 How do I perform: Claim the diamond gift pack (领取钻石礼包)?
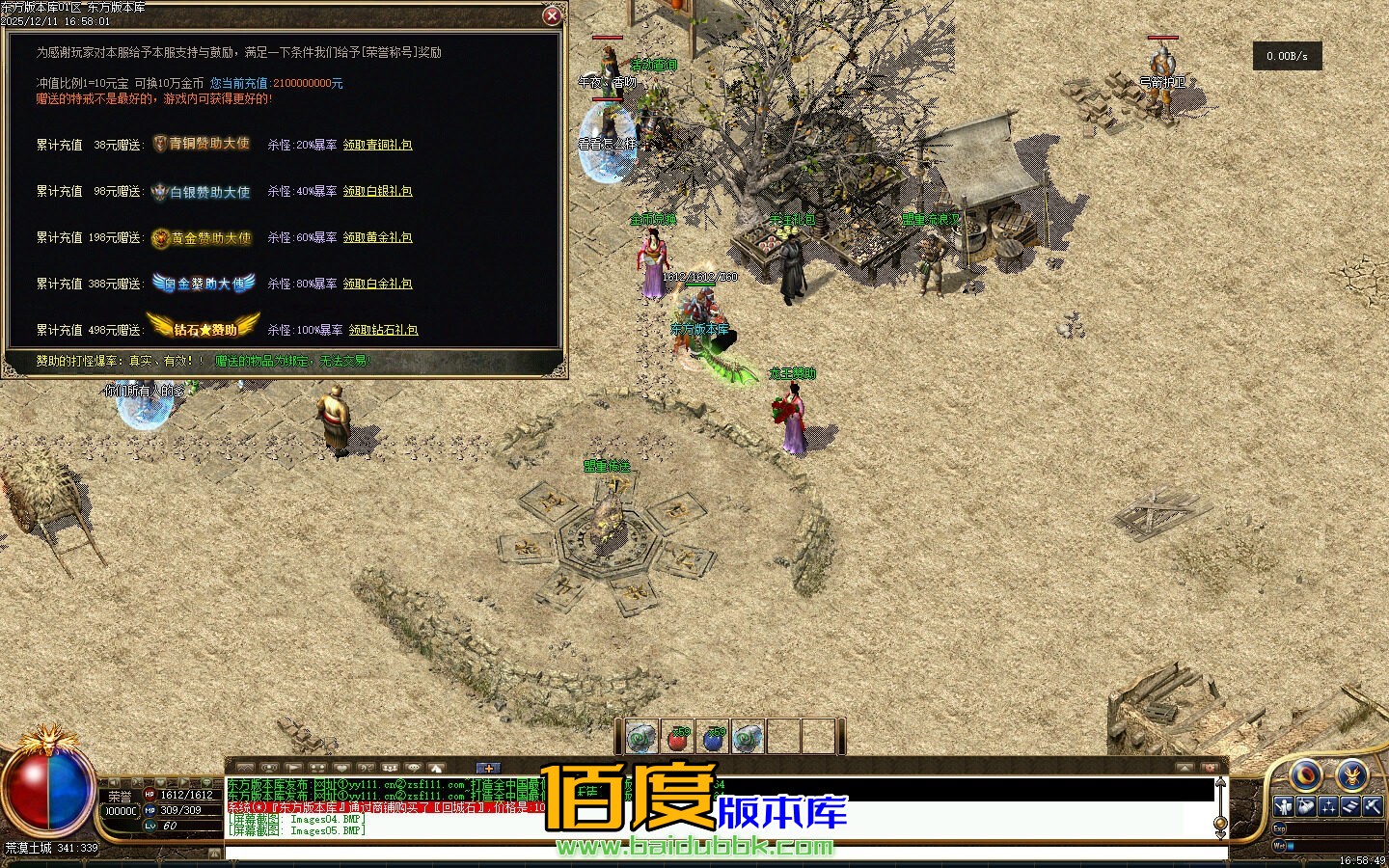(x=383, y=330)
